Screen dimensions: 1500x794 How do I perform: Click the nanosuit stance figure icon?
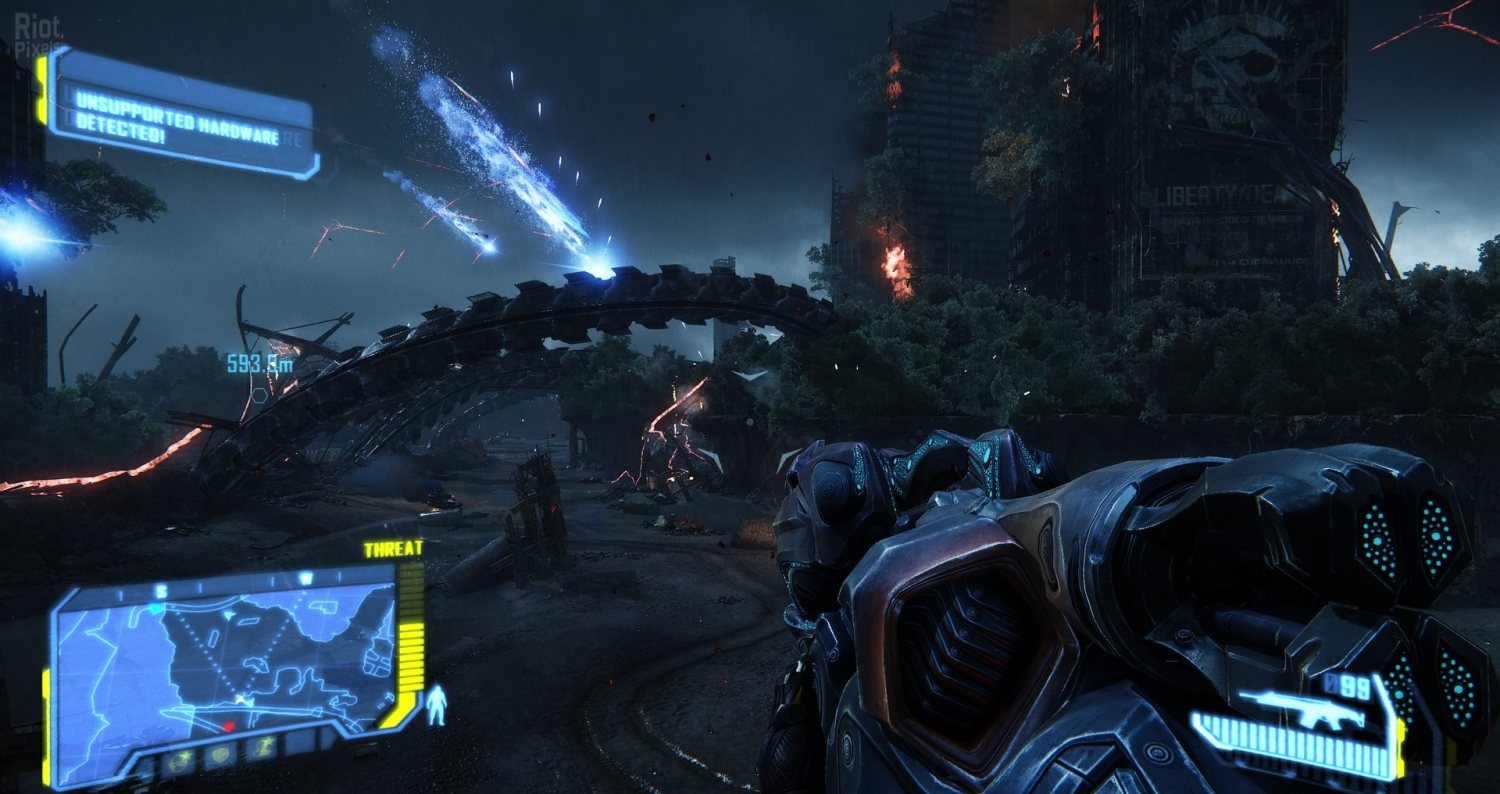(x=437, y=704)
